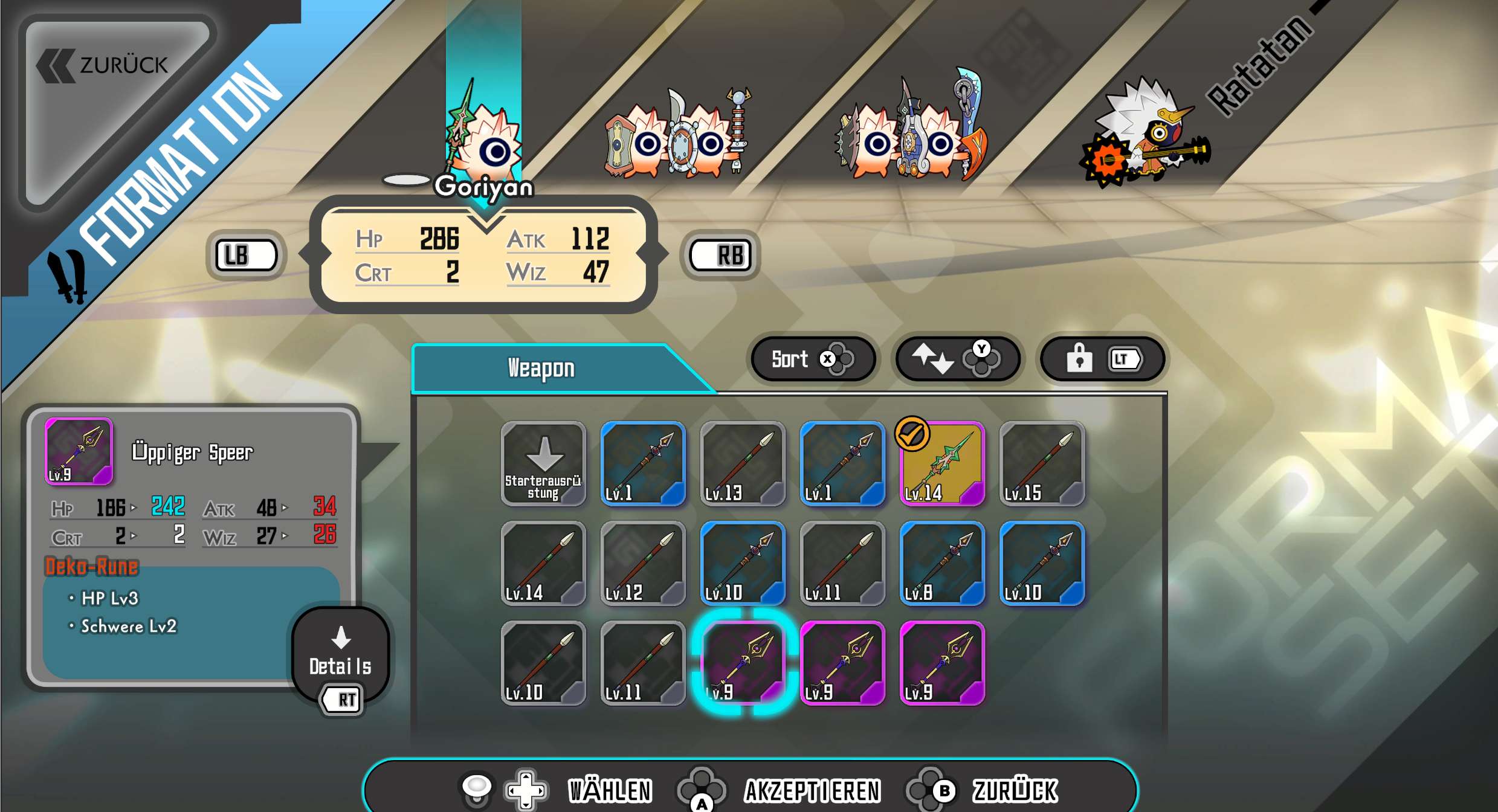Pick the Lv.13 spear slot
The image size is (1498, 812).
[743, 464]
